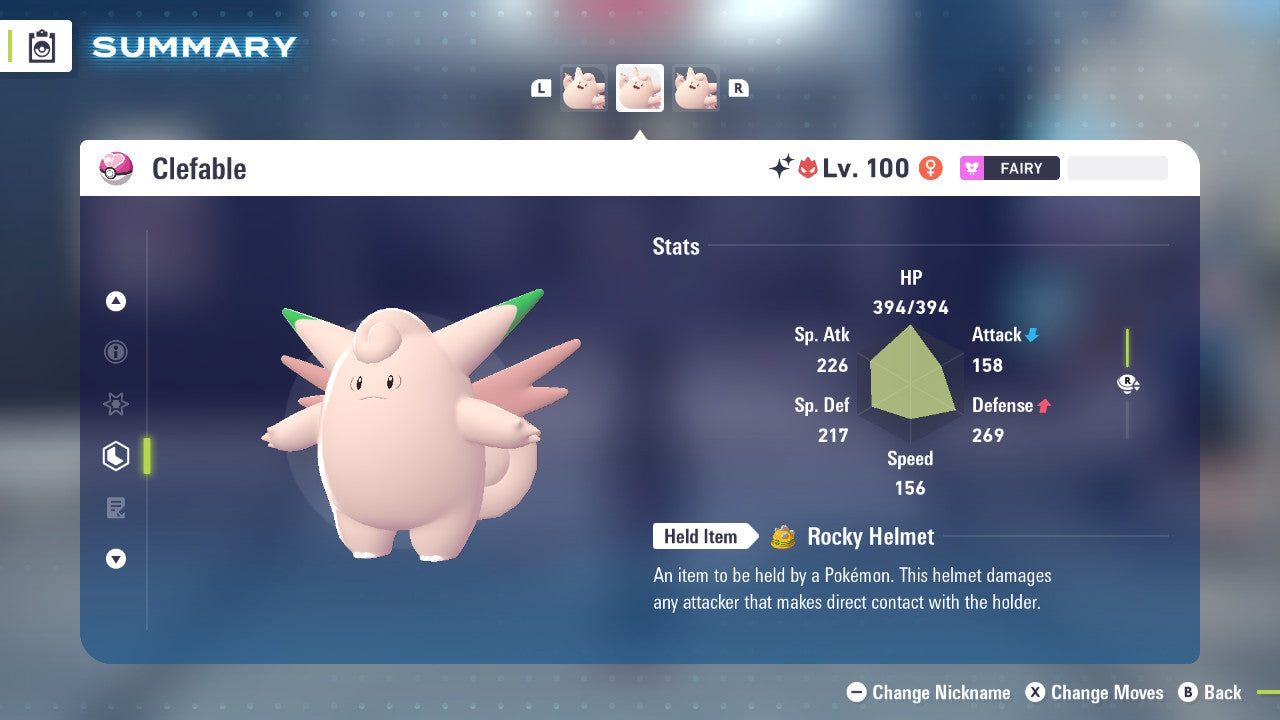
Task: Click the Poké Ball icon beside Clefable
Action: (116, 168)
